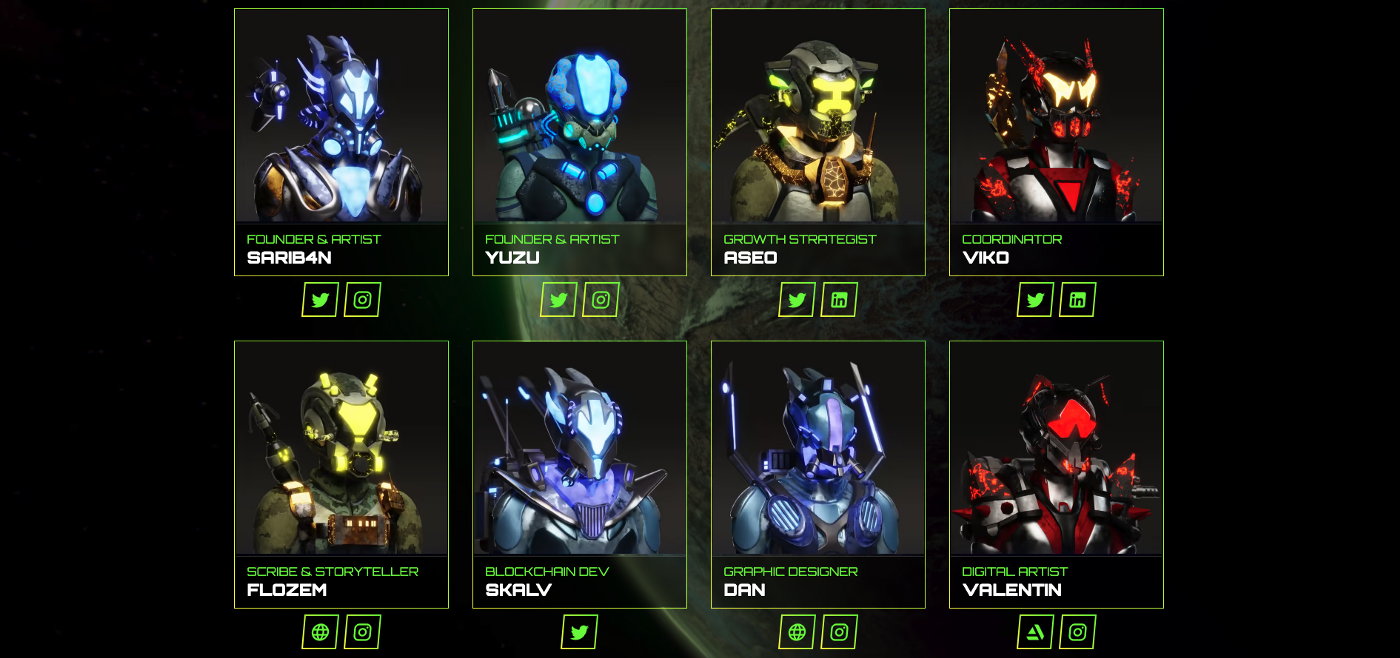Click VALENTIN's Instagram icon

pyautogui.click(x=1077, y=632)
